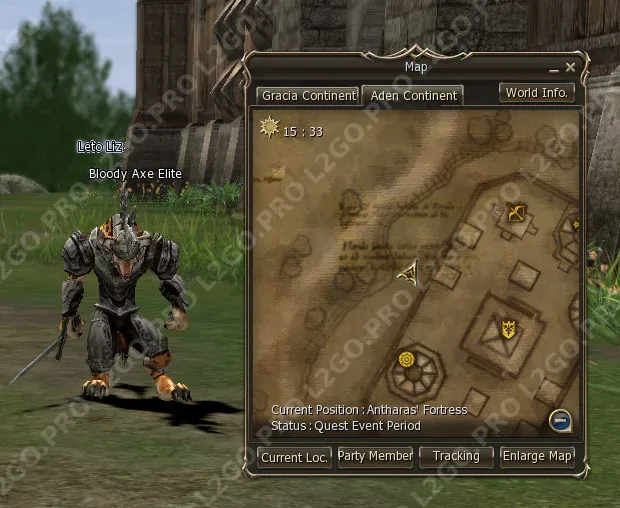This screenshot has width=620, height=508.
Task: Enlarge the map view
Action: [537, 456]
